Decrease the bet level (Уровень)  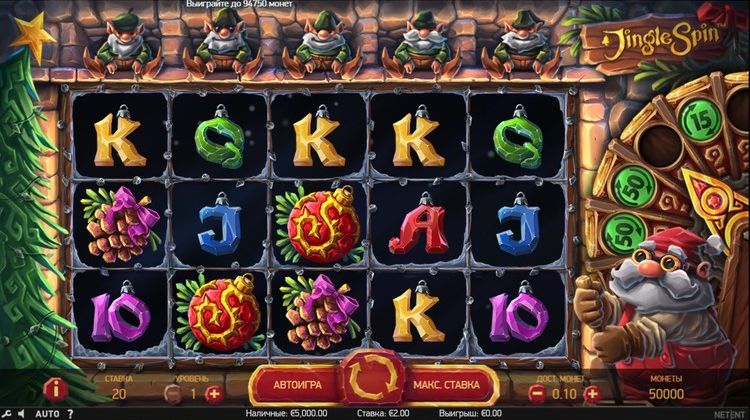171,393
